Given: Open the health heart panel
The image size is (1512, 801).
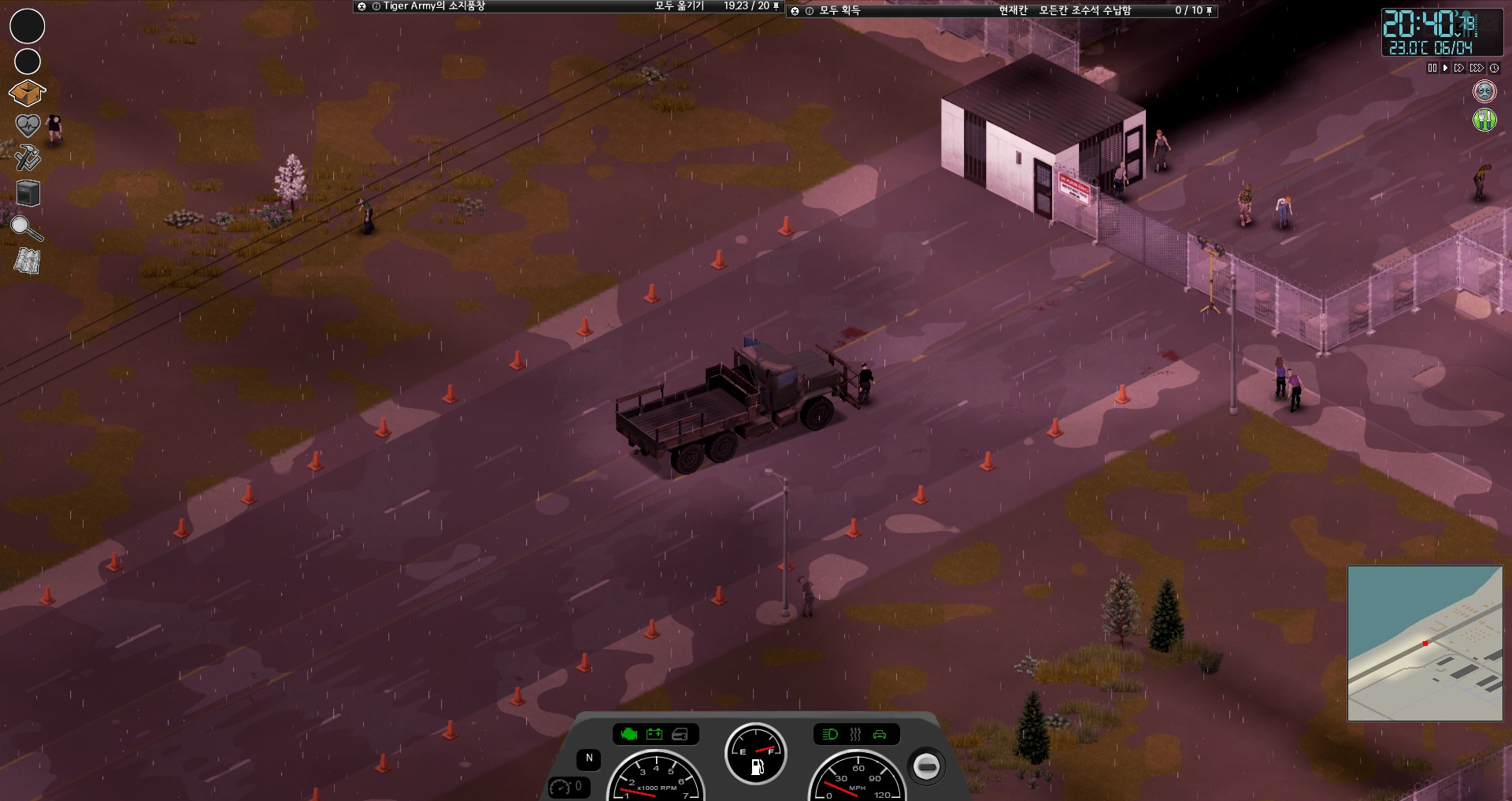Looking at the screenshot, I should (28, 125).
